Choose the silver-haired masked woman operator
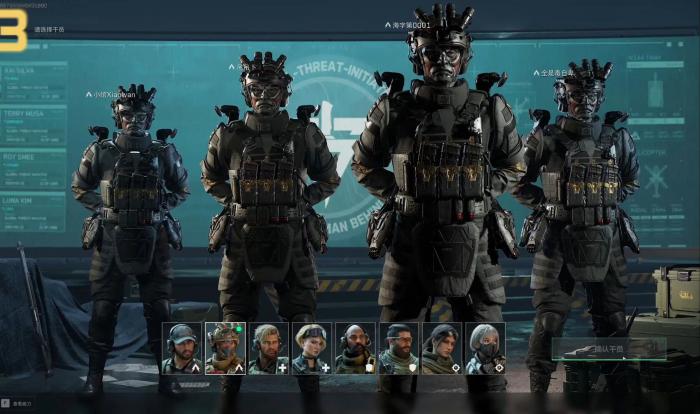The height and width of the screenshot is (414, 700). [x=484, y=347]
